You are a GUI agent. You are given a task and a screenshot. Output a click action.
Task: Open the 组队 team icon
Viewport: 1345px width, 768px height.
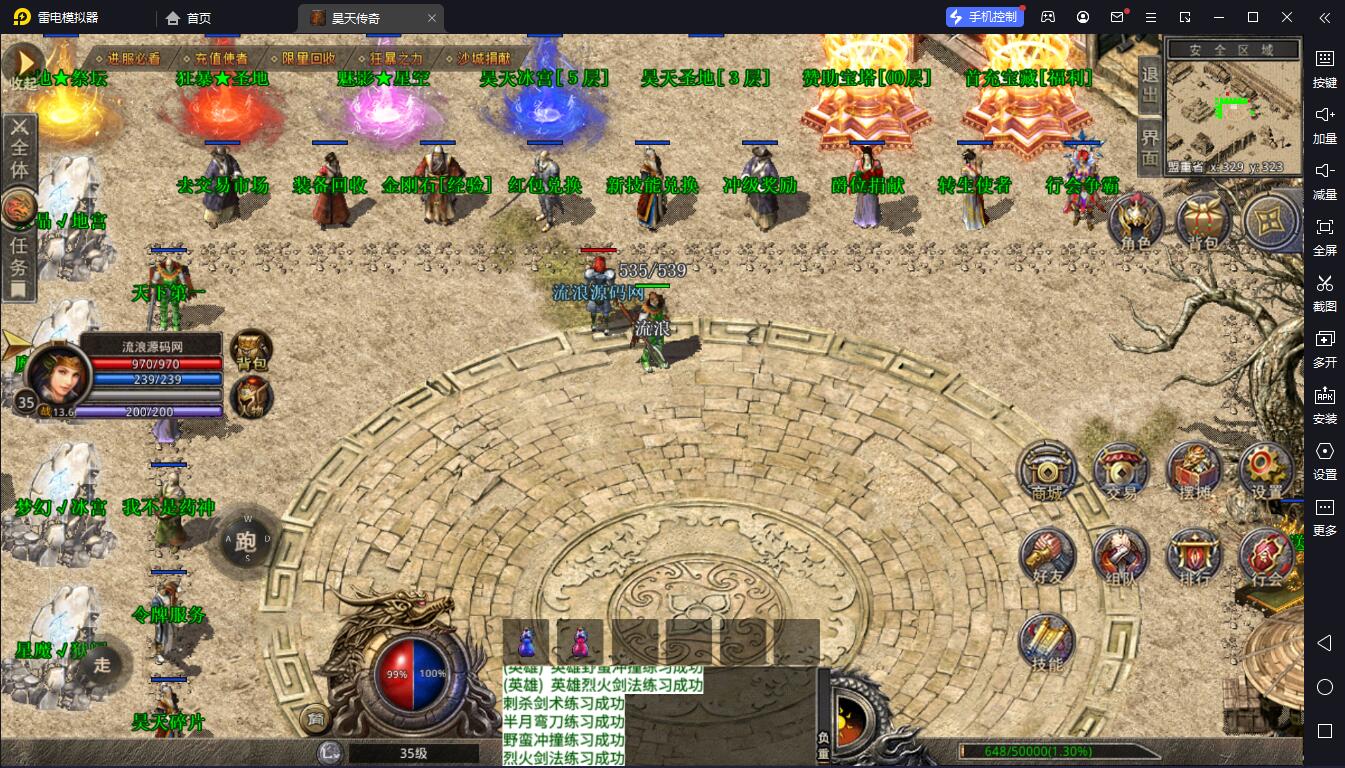tap(1121, 556)
